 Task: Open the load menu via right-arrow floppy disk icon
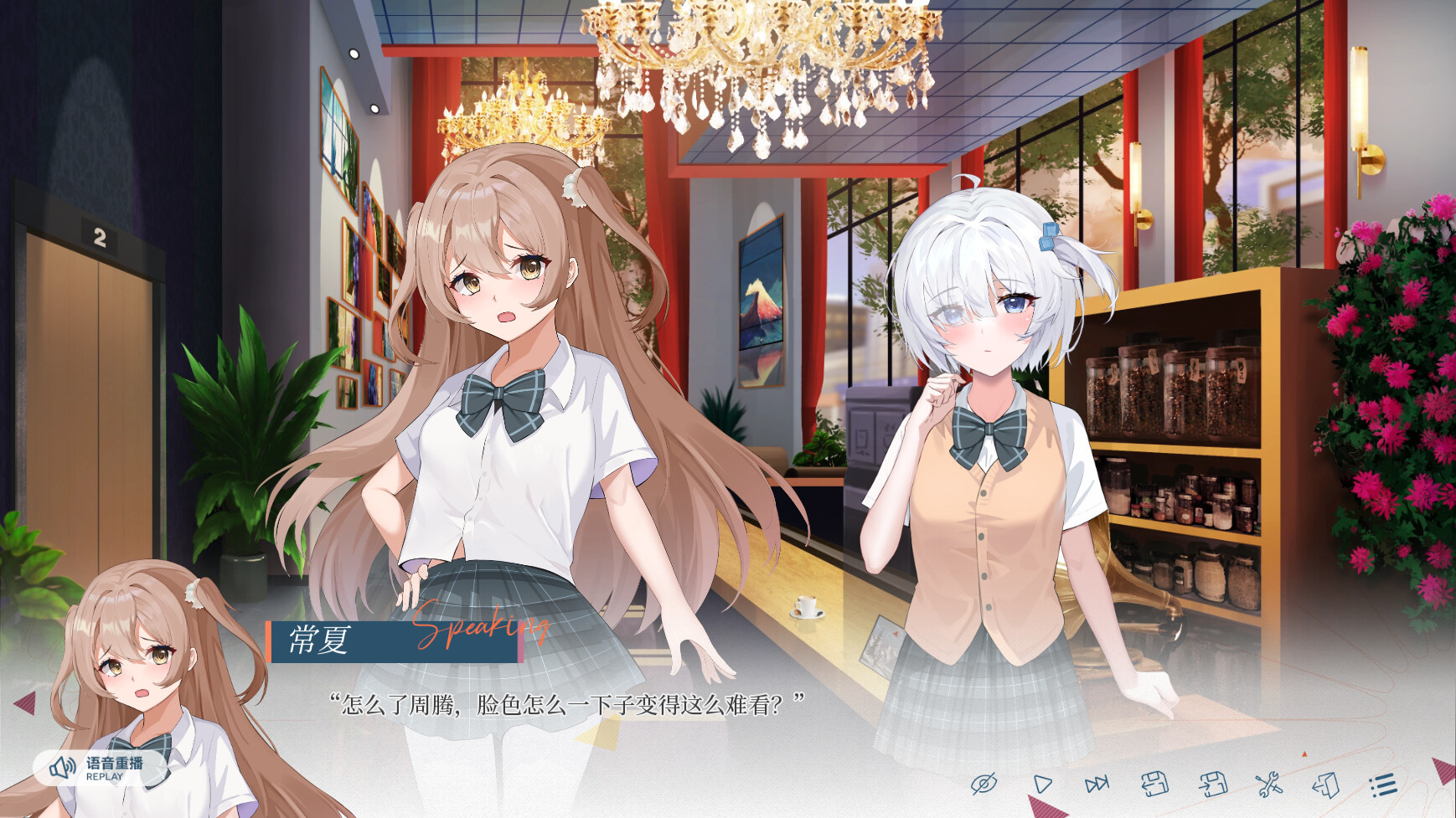click(x=1212, y=785)
